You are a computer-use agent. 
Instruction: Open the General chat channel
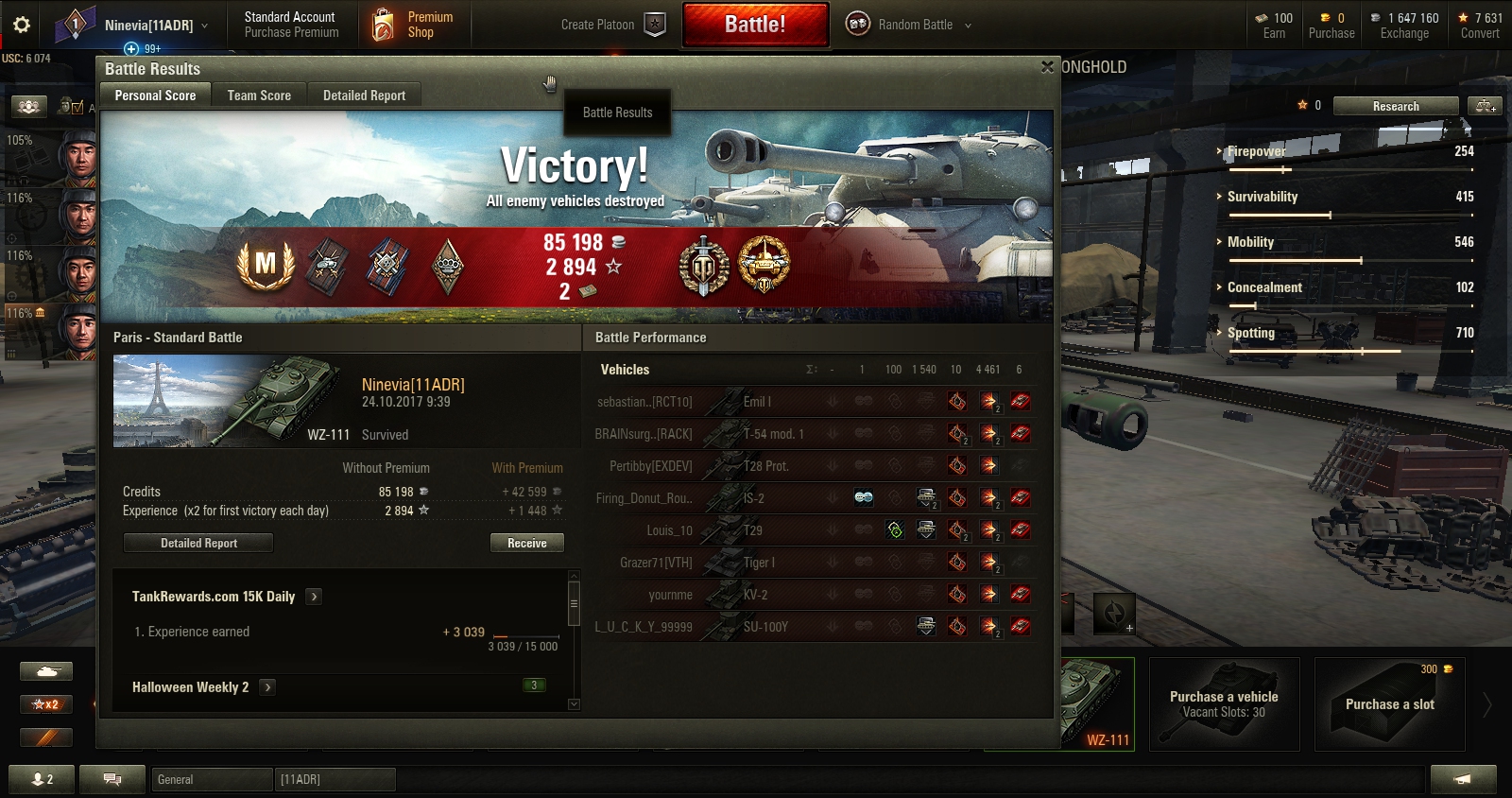tap(211, 779)
